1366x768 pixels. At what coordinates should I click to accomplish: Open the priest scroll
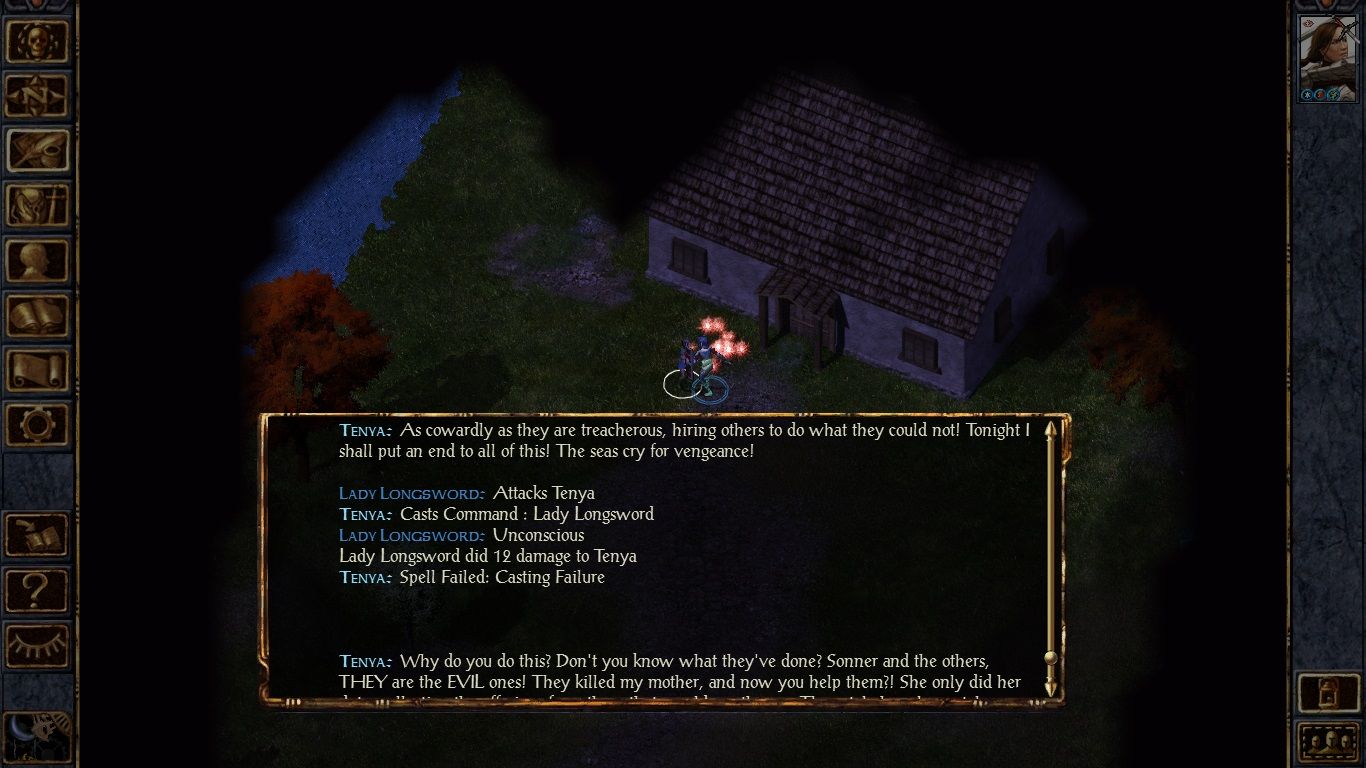point(38,371)
